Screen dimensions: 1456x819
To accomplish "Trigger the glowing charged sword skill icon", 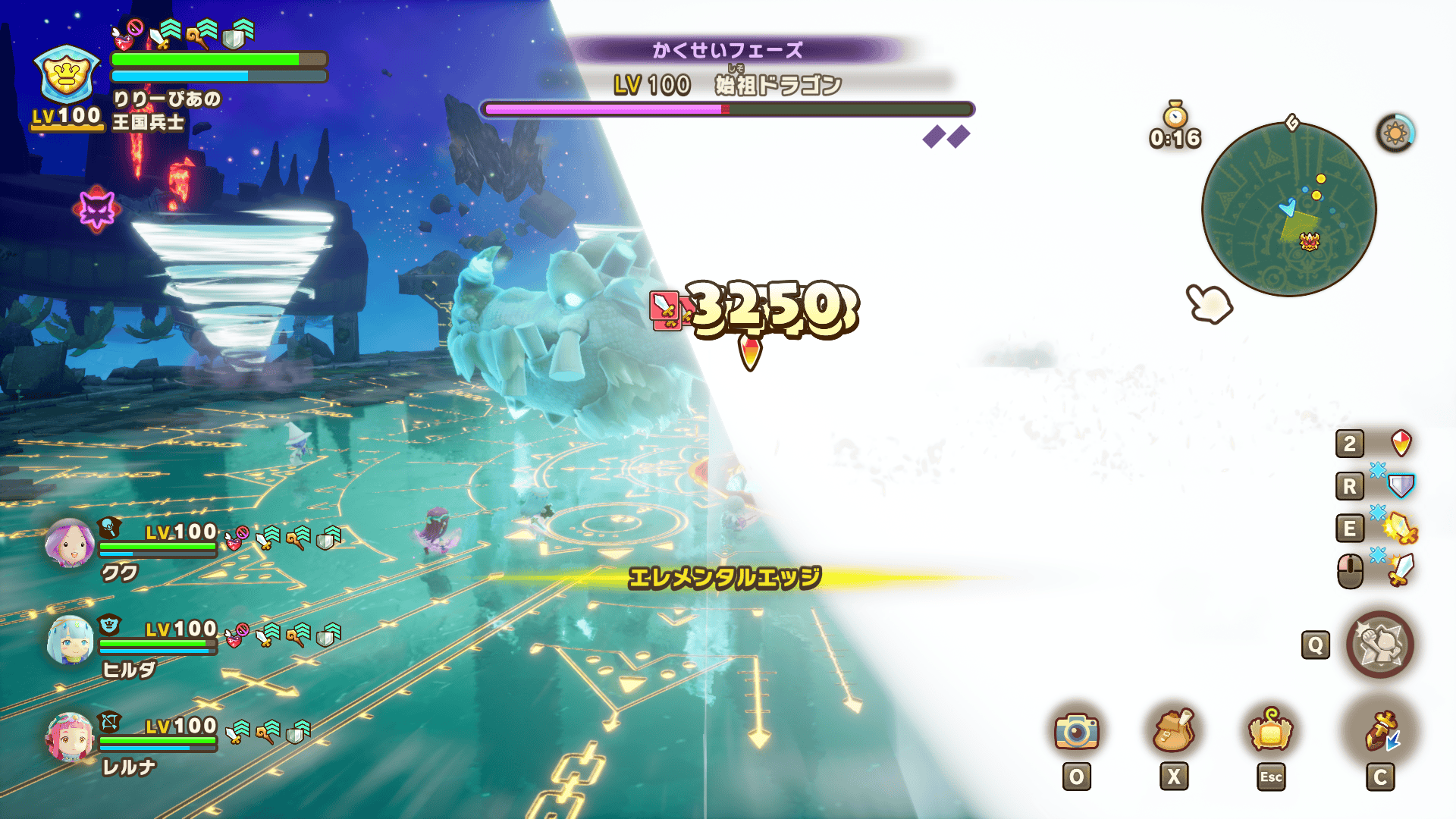I will (x=1401, y=528).
